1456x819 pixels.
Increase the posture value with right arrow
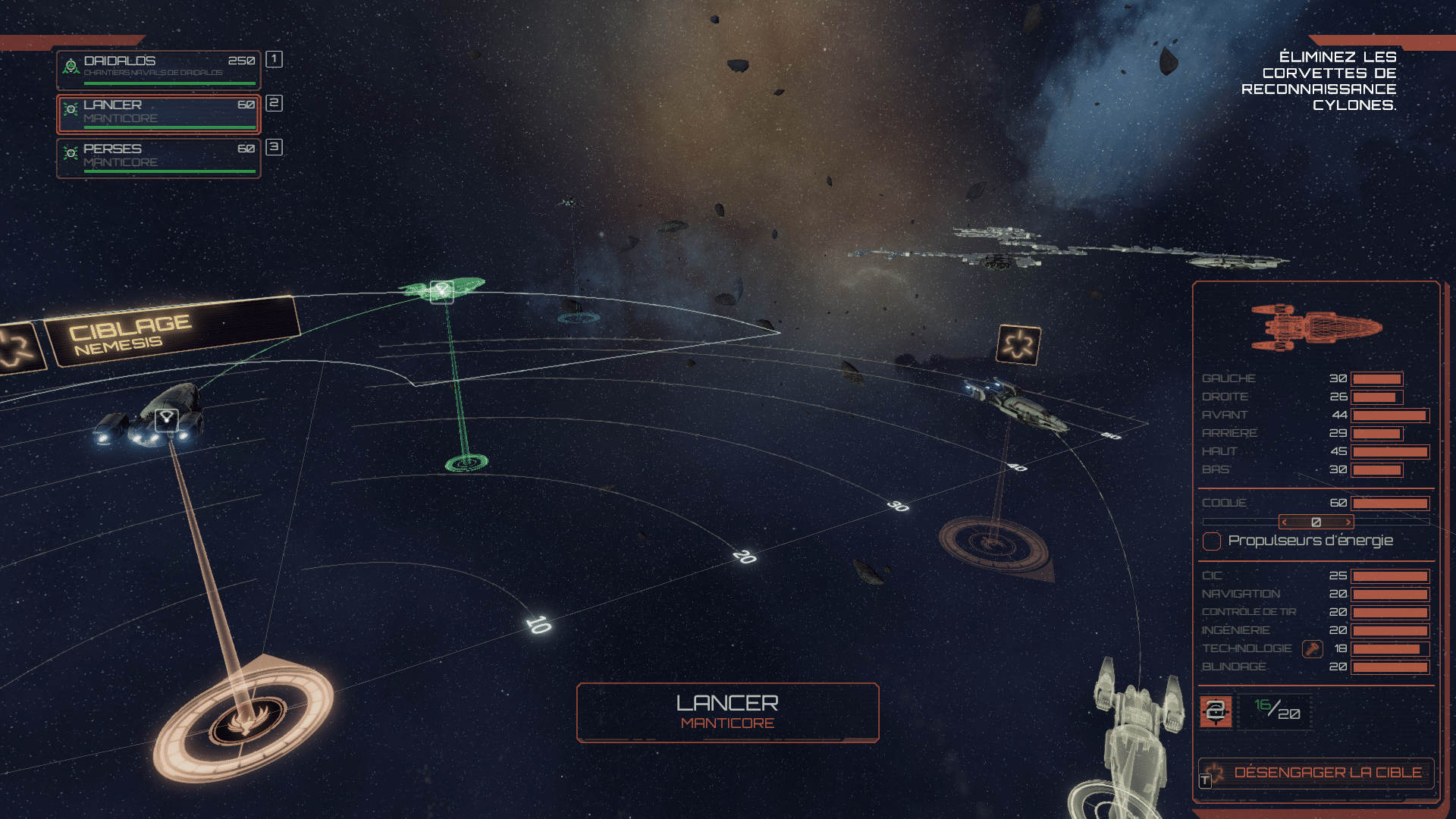[x=1348, y=522]
